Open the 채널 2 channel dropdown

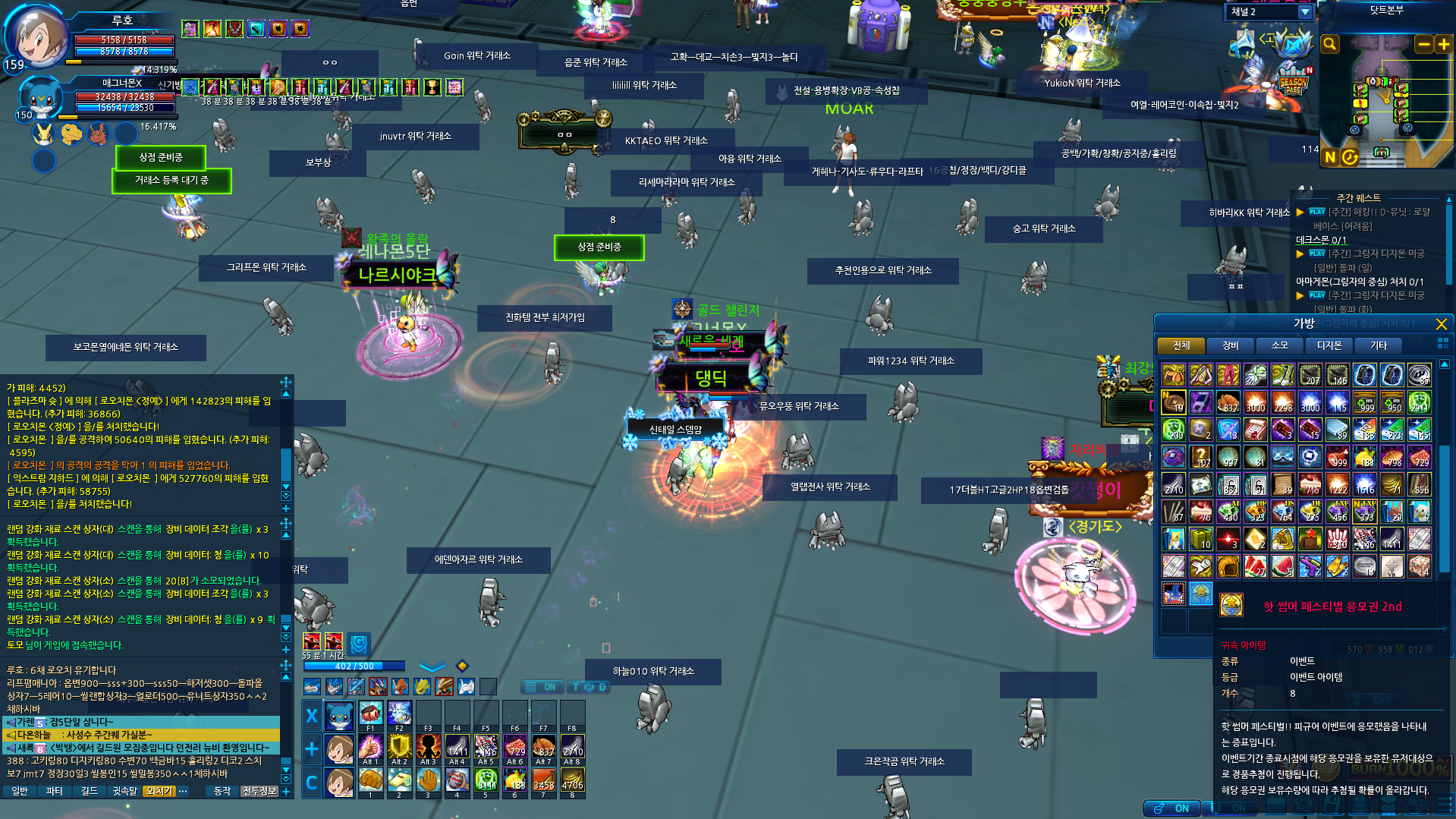click(1304, 12)
